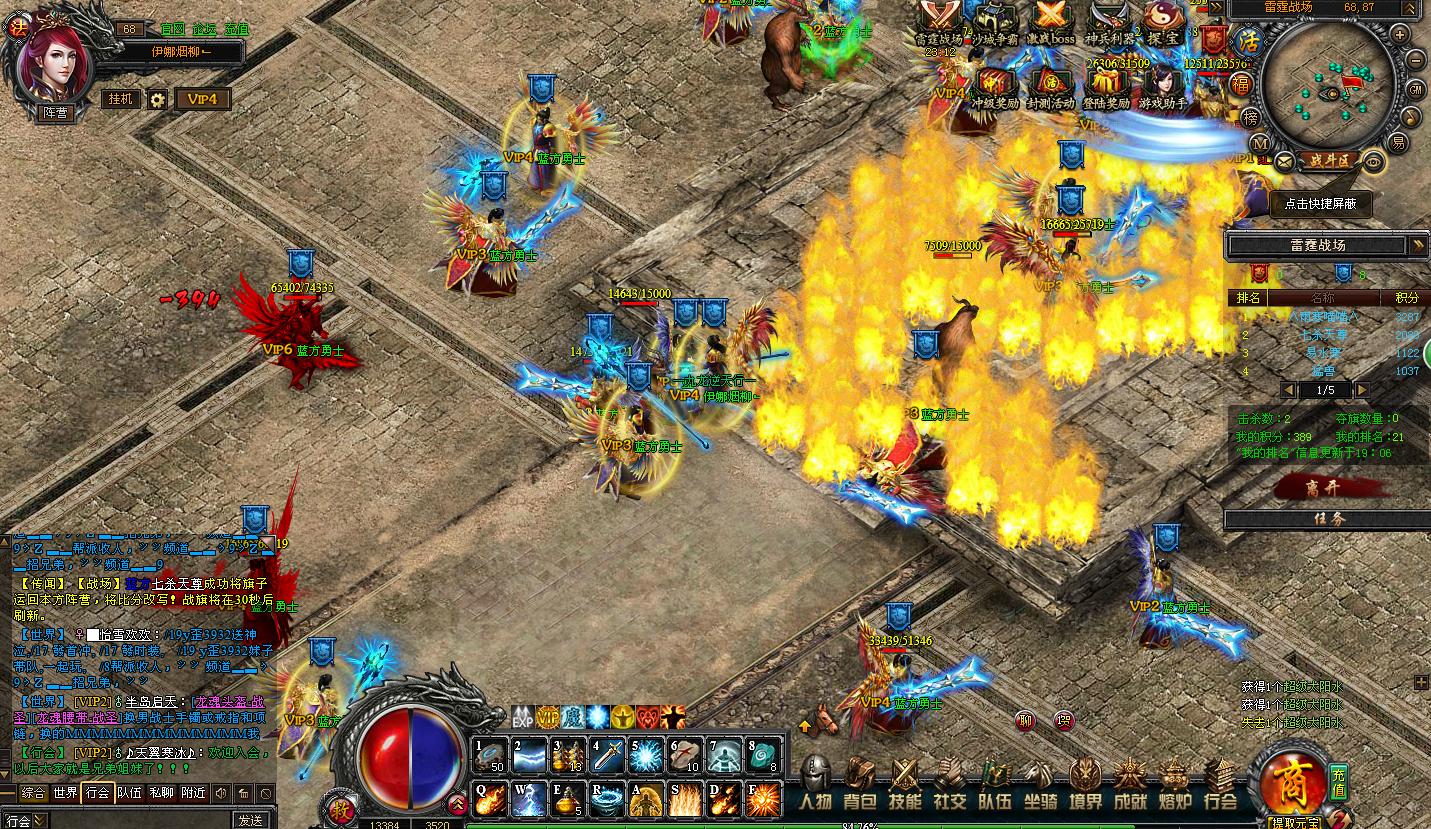Open the 登陆奖励 login reward gift
The width and height of the screenshot is (1431, 829).
tap(1105, 88)
